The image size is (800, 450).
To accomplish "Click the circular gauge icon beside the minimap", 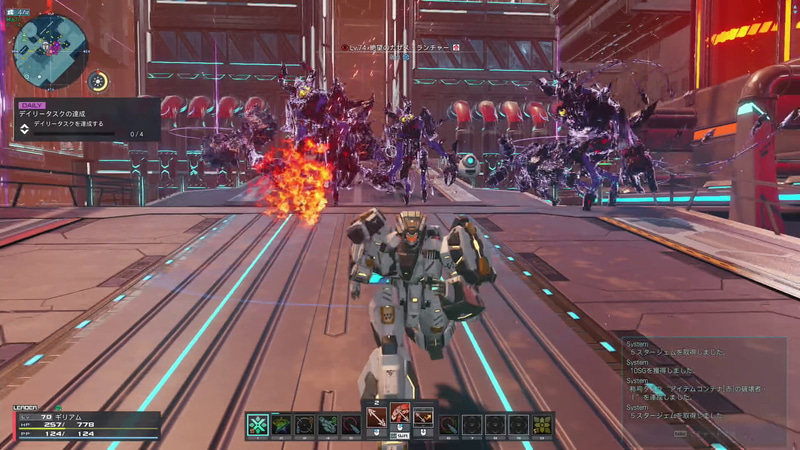I will click(98, 81).
